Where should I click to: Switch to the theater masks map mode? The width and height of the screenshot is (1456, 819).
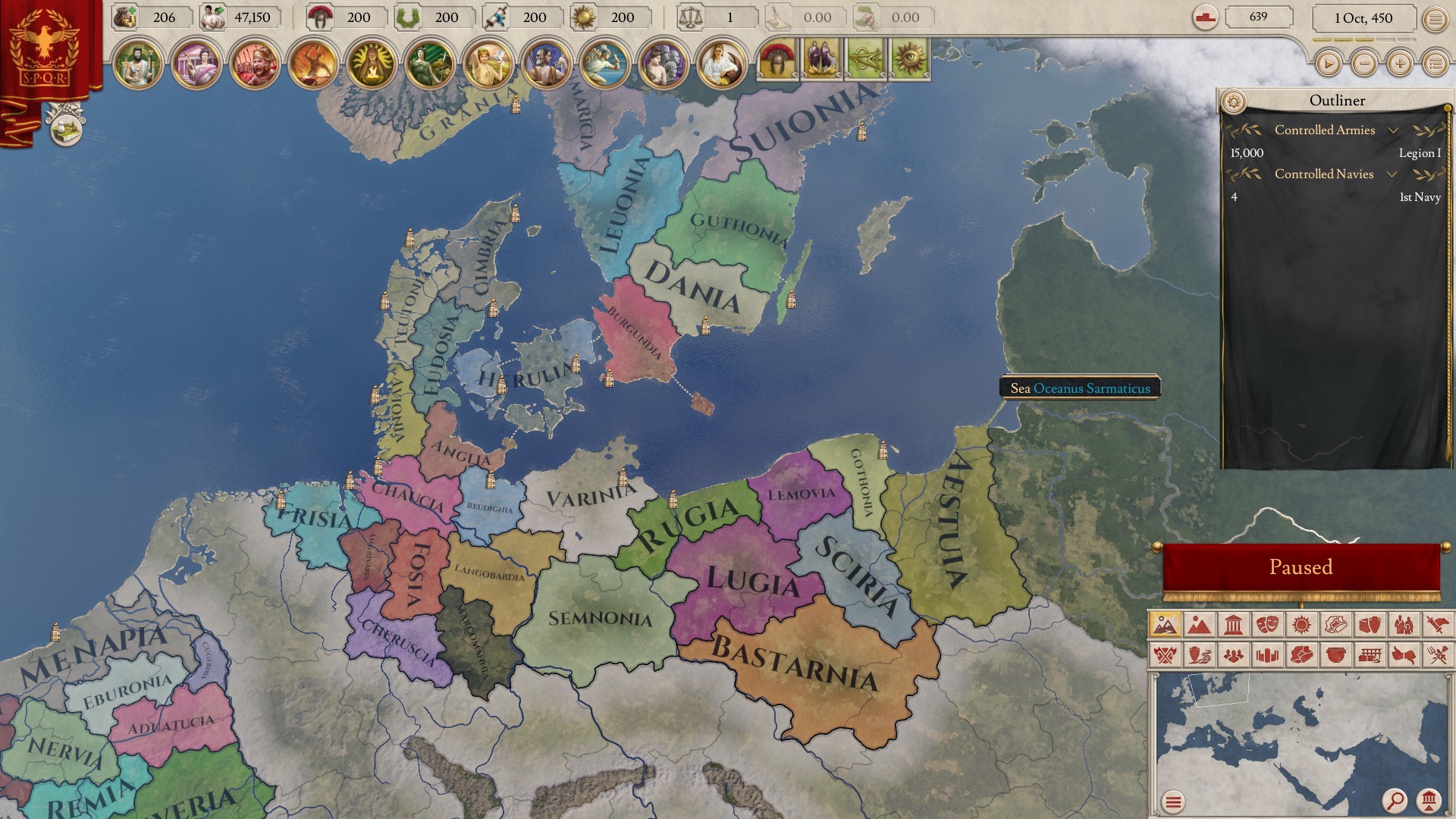coord(1267,625)
